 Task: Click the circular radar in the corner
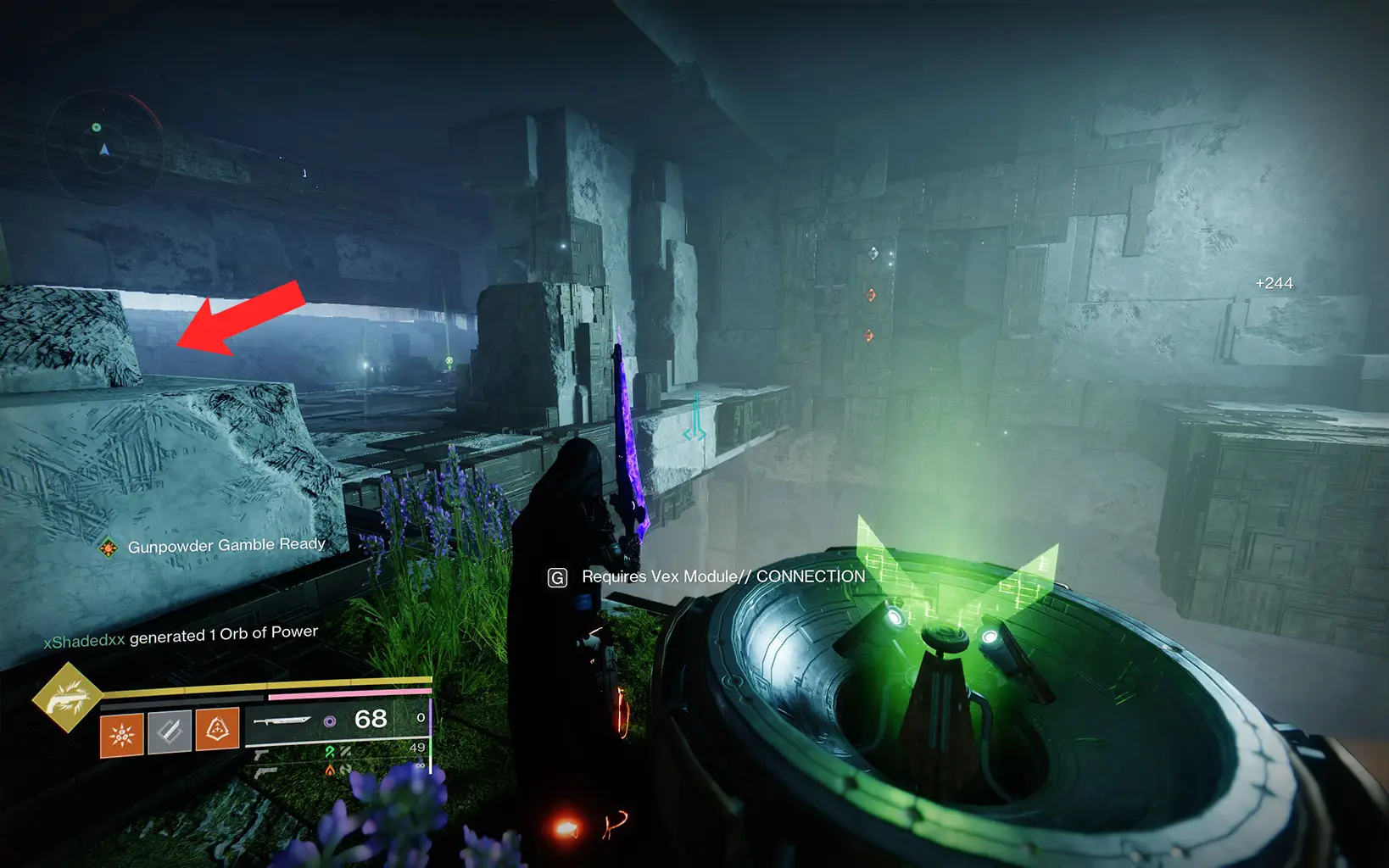point(103,148)
